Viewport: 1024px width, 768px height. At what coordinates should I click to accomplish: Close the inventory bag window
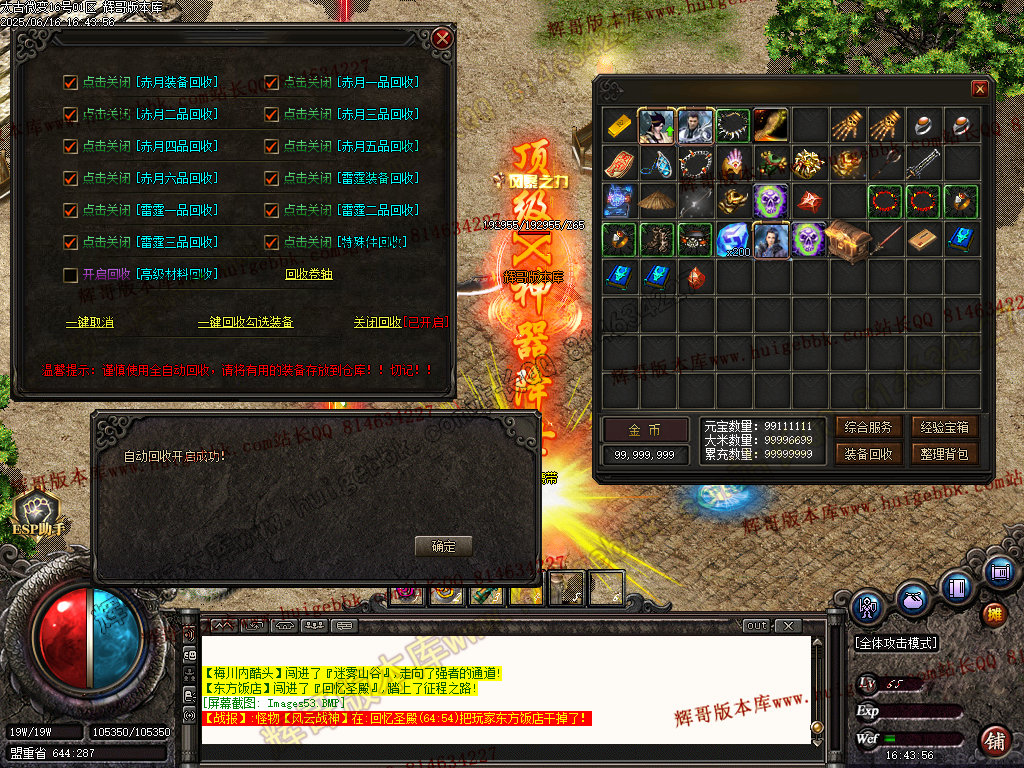pos(980,89)
